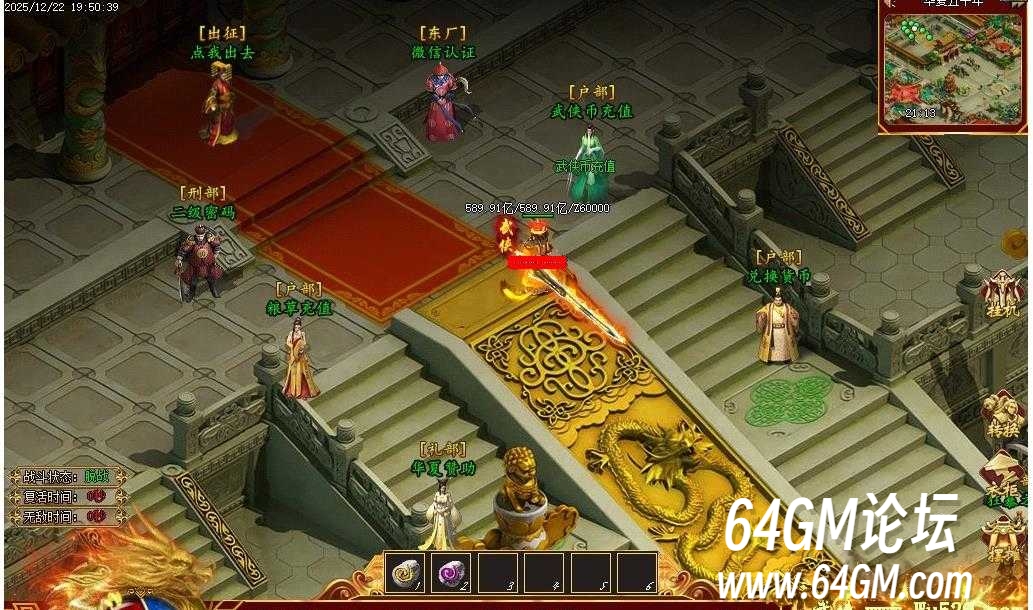Open the 转换 icon on the right side
The width and height of the screenshot is (1033, 610).
click(x=1001, y=414)
